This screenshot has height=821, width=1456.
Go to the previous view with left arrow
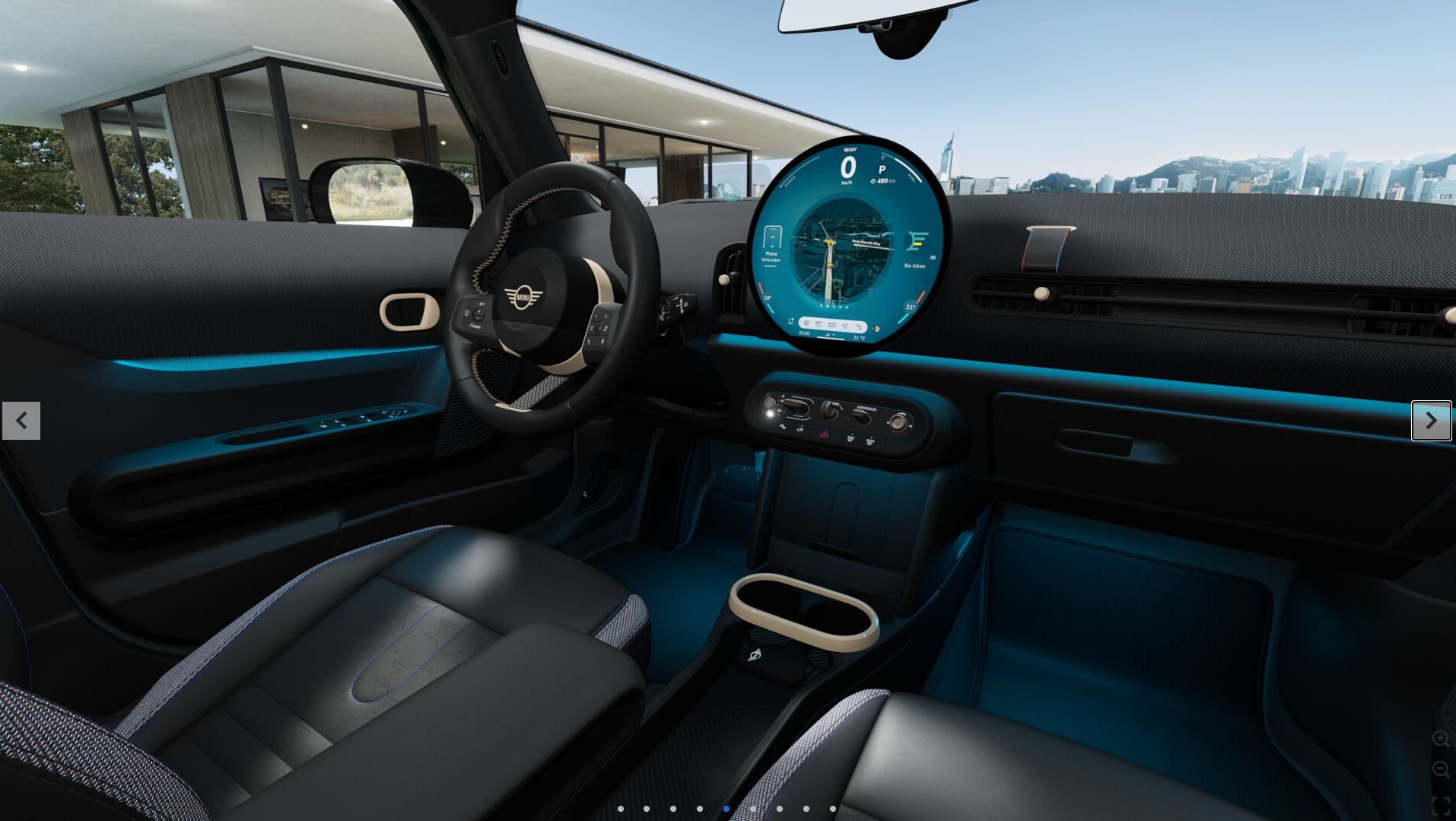pyautogui.click(x=21, y=421)
